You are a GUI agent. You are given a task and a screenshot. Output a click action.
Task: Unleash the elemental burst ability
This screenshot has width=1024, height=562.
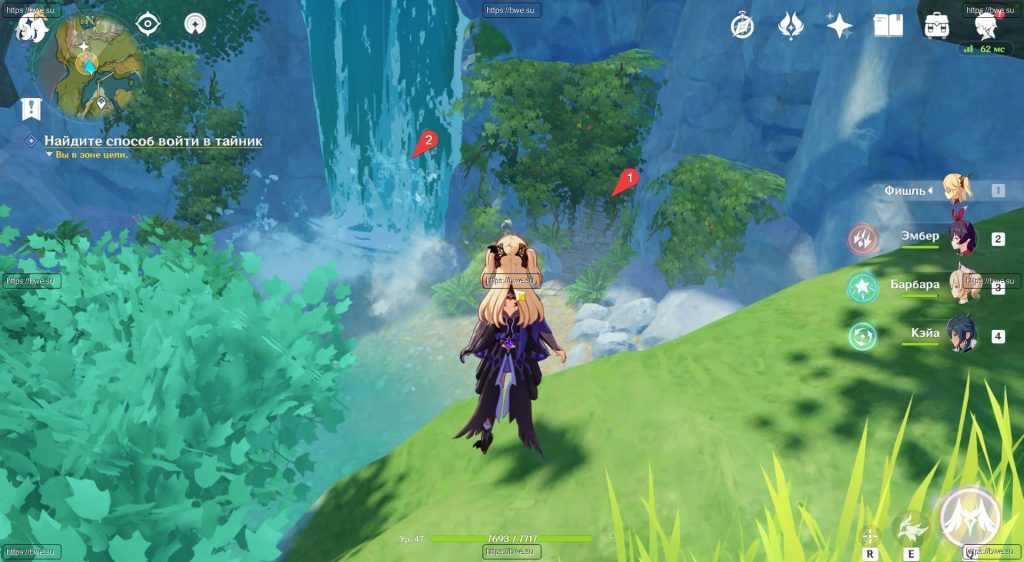coord(969,517)
